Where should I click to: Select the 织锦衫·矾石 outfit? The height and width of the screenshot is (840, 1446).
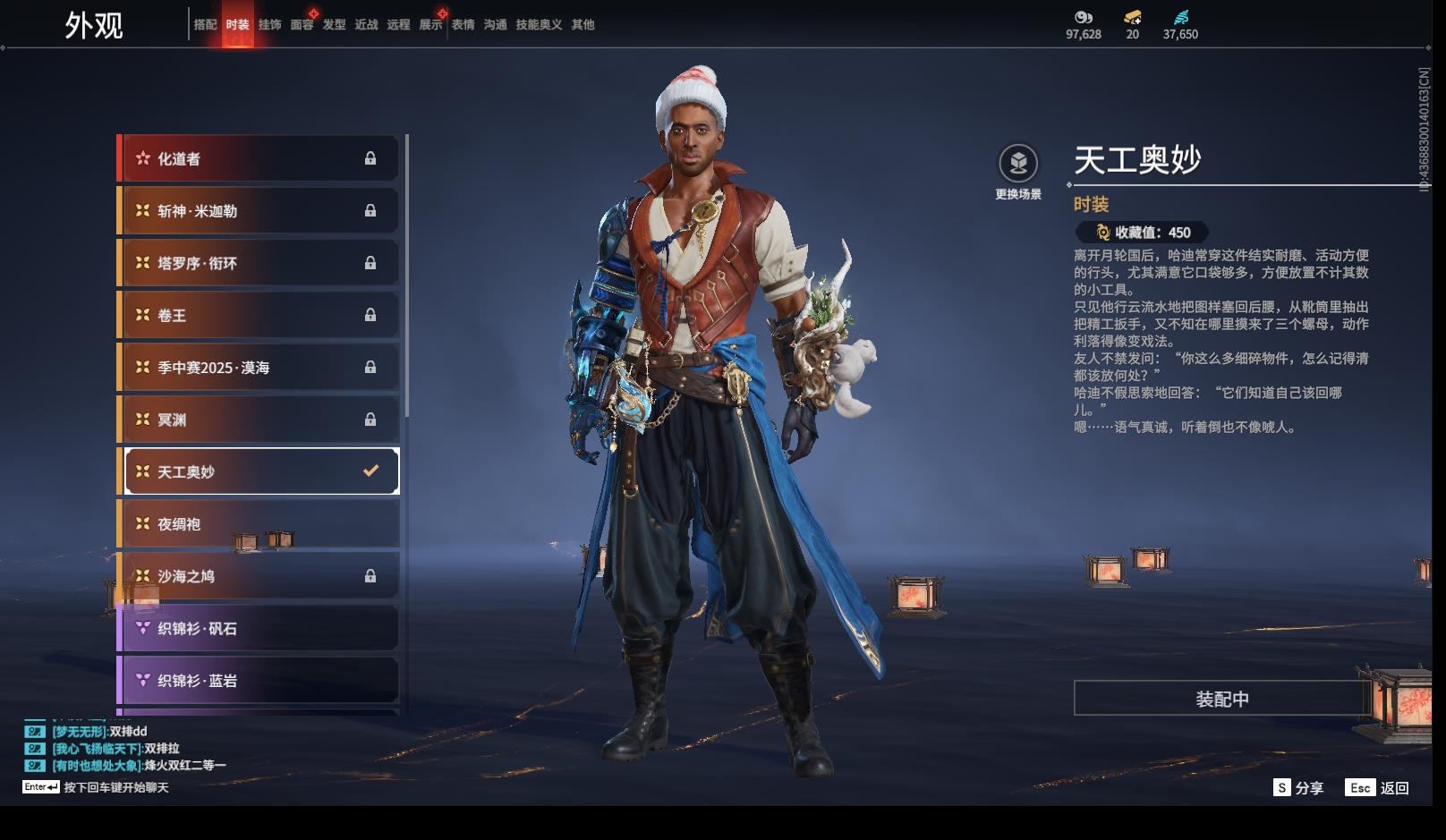259,629
